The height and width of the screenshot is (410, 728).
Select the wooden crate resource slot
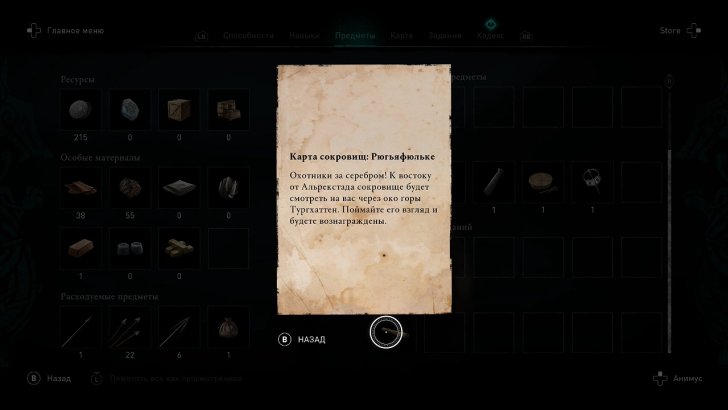179,110
